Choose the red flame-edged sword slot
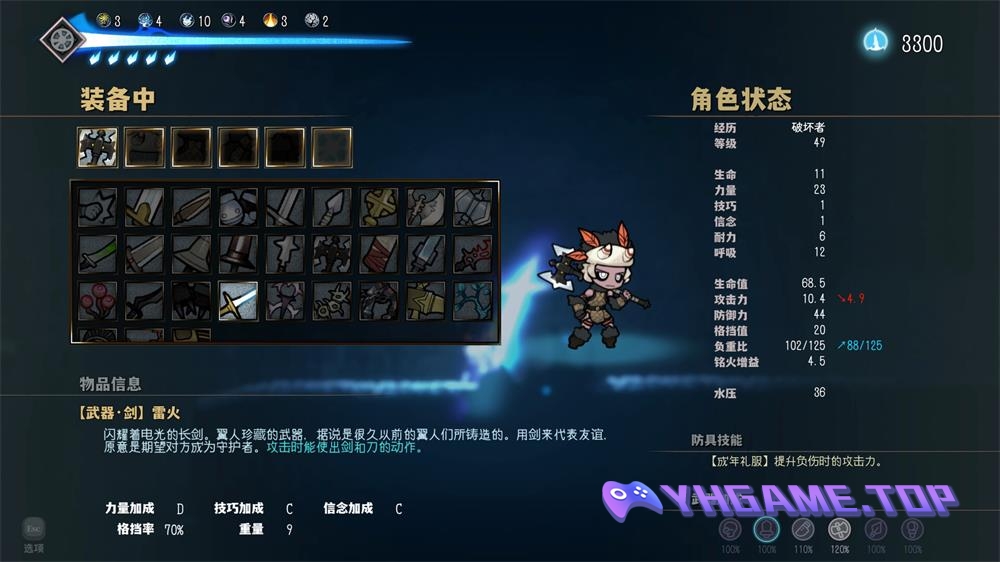Image resolution: width=1000 pixels, height=562 pixels. (473, 254)
